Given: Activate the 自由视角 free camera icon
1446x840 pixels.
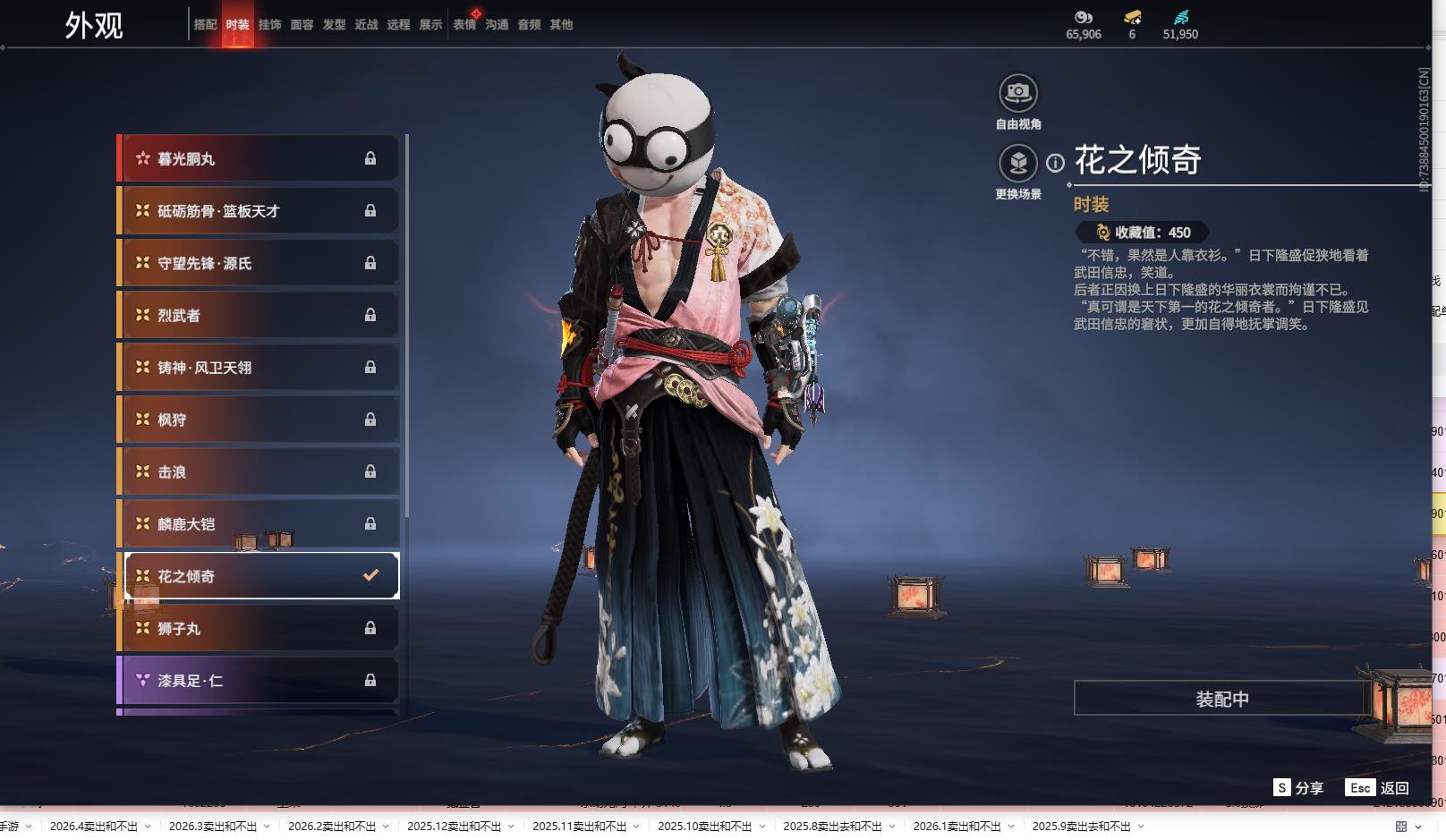Looking at the screenshot, I should click(x=1018, y=93).
